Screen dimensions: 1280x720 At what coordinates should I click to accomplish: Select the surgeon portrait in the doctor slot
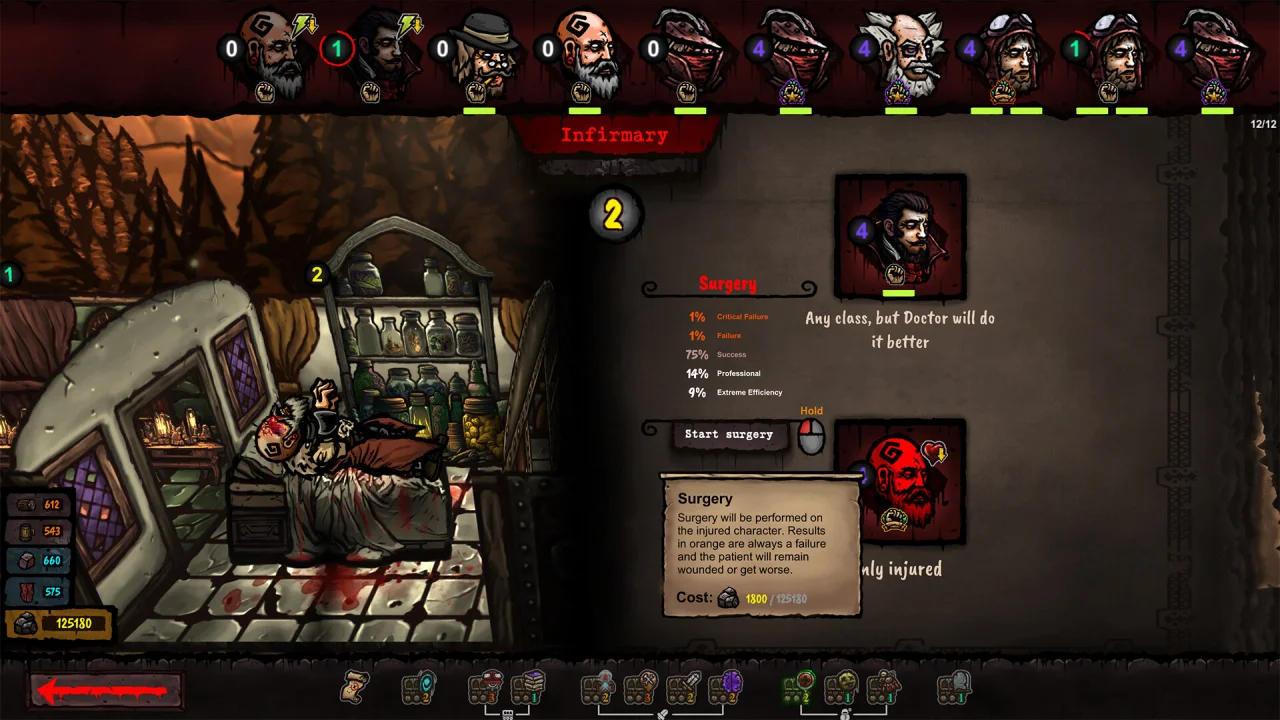pyautogui.click(x=900, y=236)
